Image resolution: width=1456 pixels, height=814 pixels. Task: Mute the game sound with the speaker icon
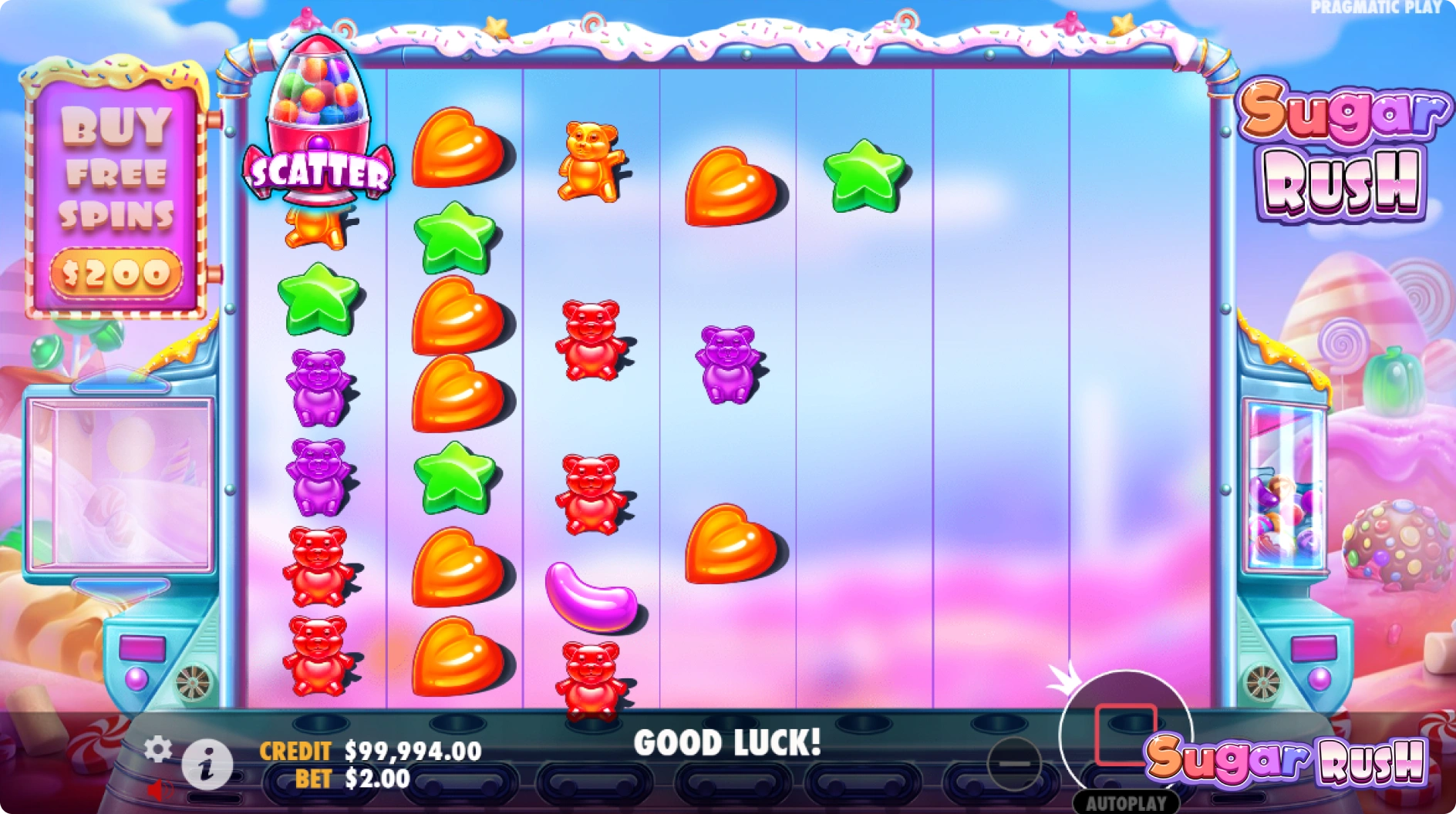click(x=160, y=789)
